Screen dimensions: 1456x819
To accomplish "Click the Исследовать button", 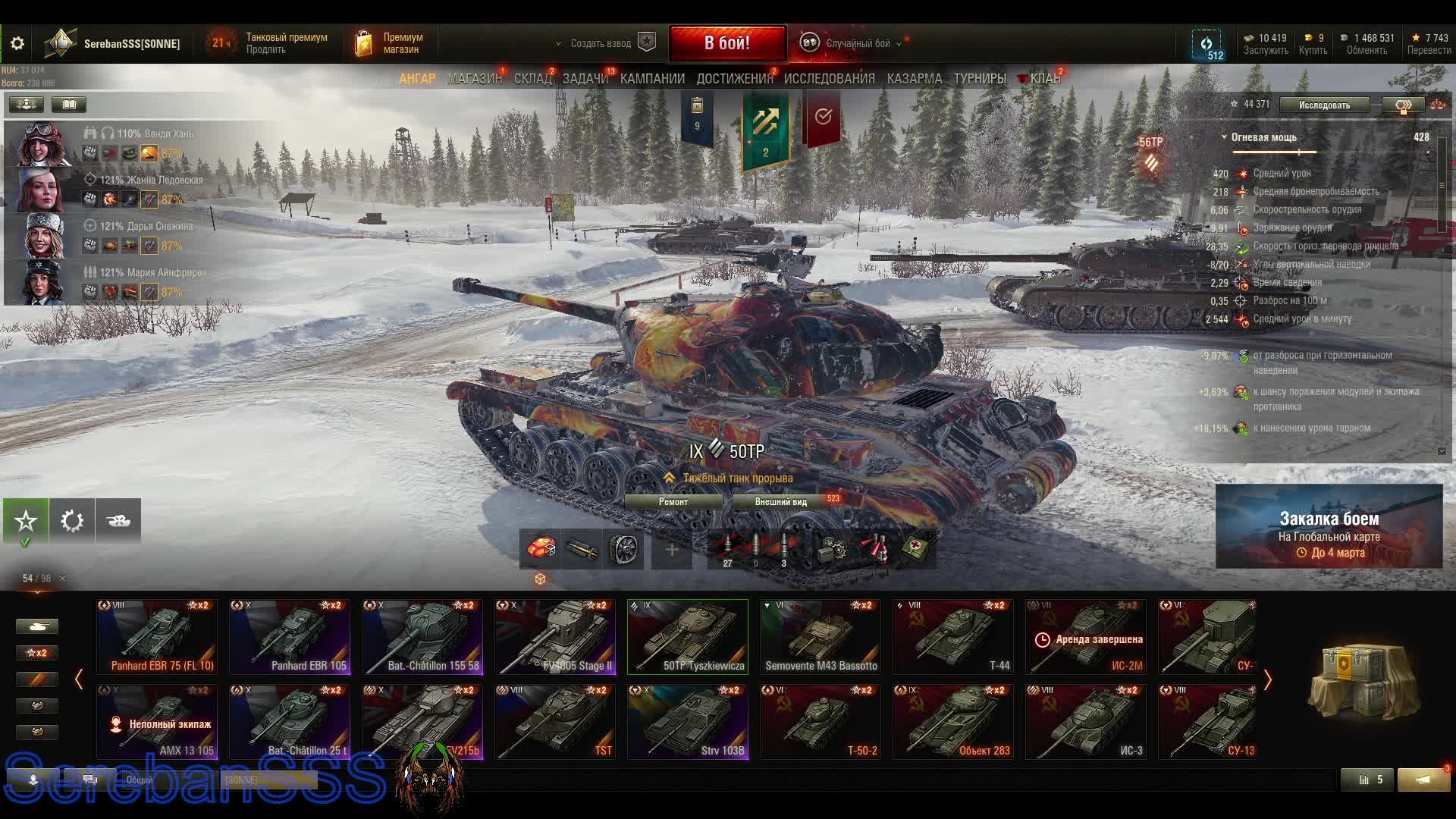I will click(x=1324, y=105).
